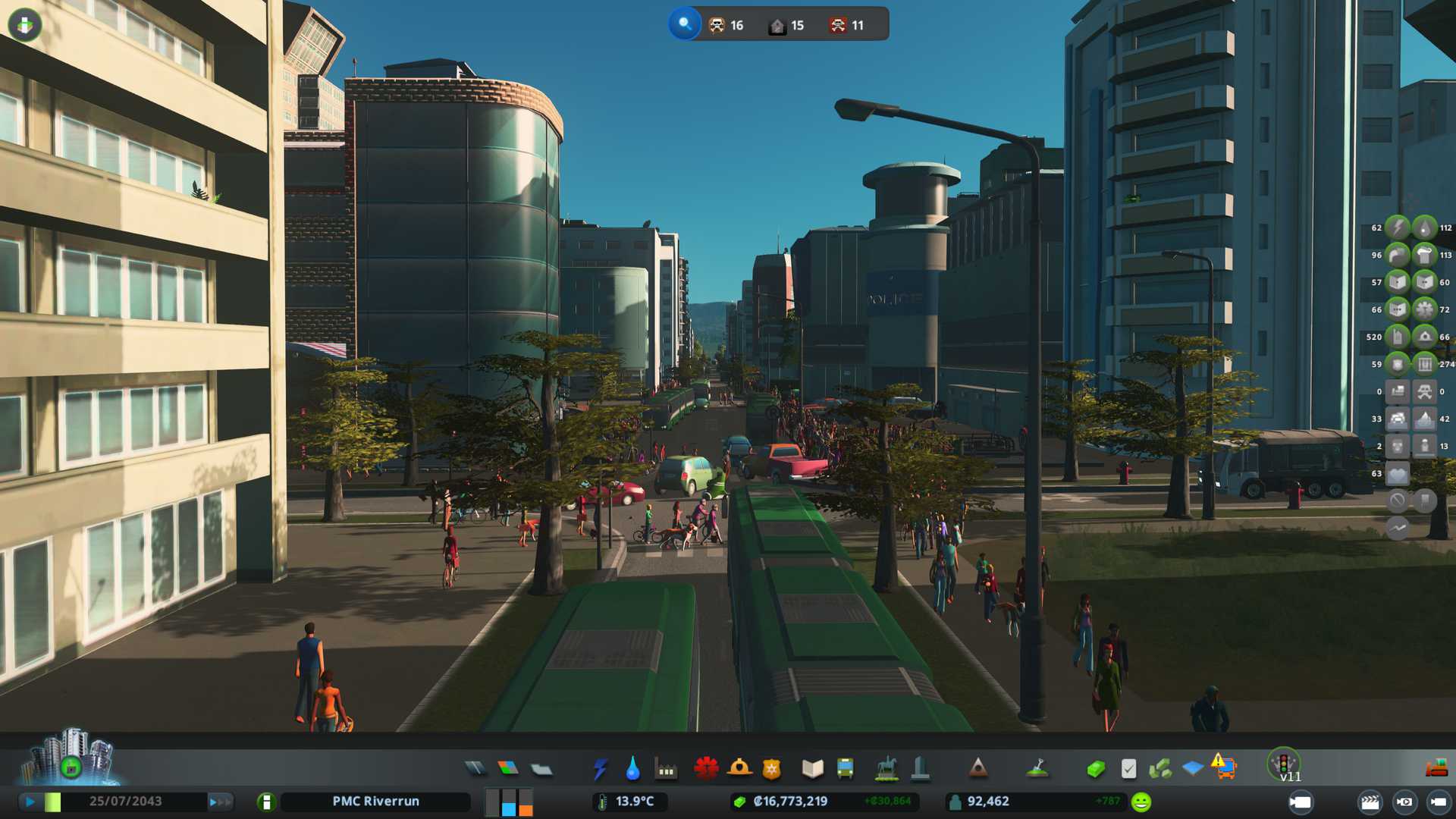Viewport: 1456px width, 819px height.
Task: Open the Landscaping shovel tool
Action: tap(1037, 769)
